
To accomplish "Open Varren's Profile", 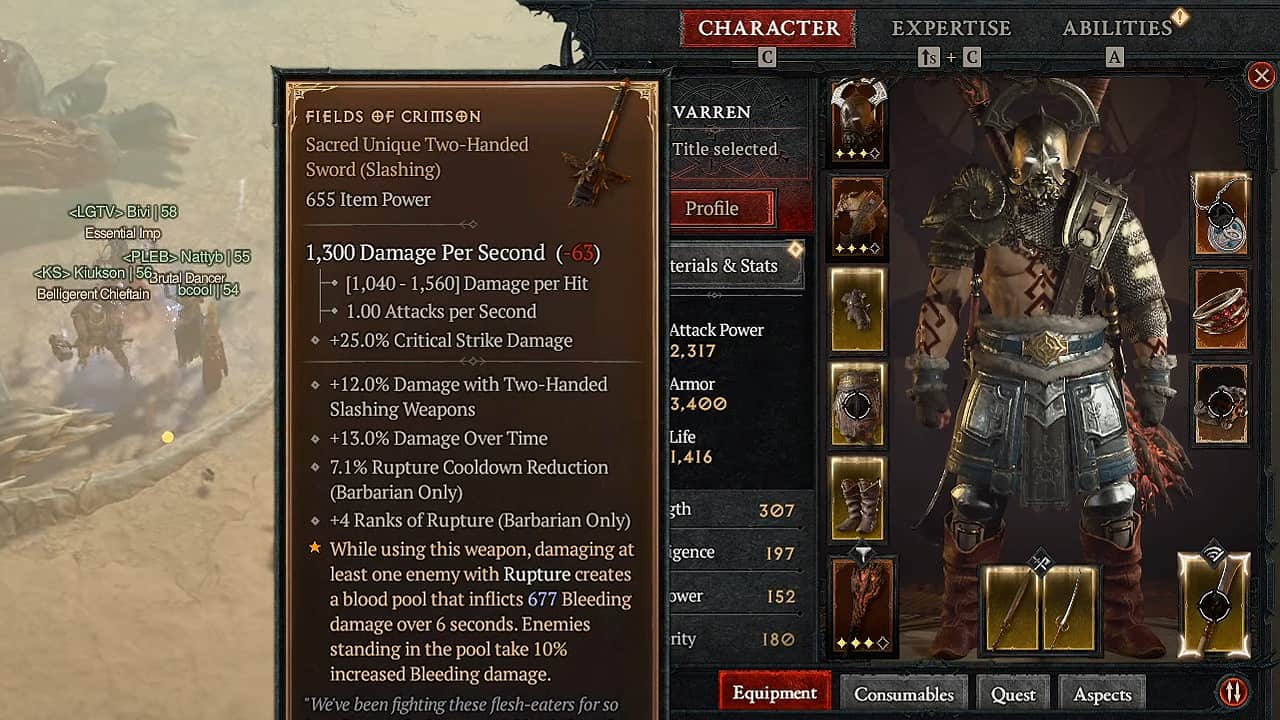I will pyautogui.click(x=718, y=208).
